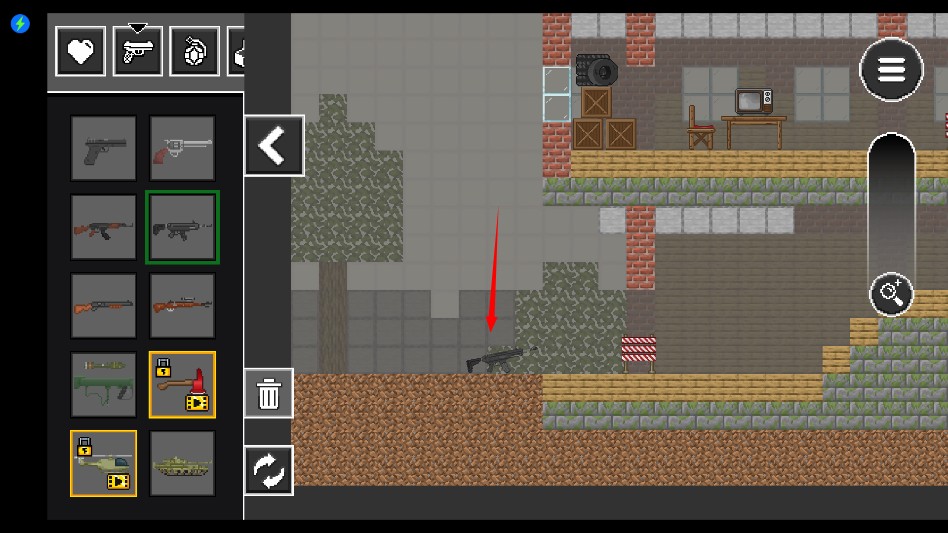Click the blue lightning bolt overlay icon

point(20,24)
